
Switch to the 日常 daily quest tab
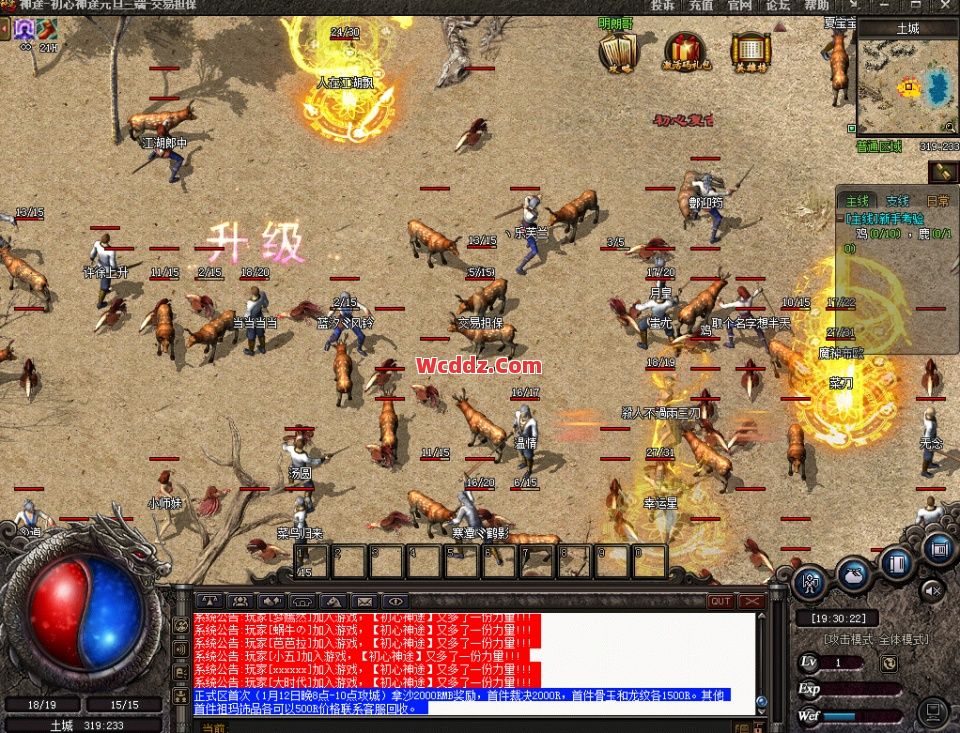click(938, 201)
